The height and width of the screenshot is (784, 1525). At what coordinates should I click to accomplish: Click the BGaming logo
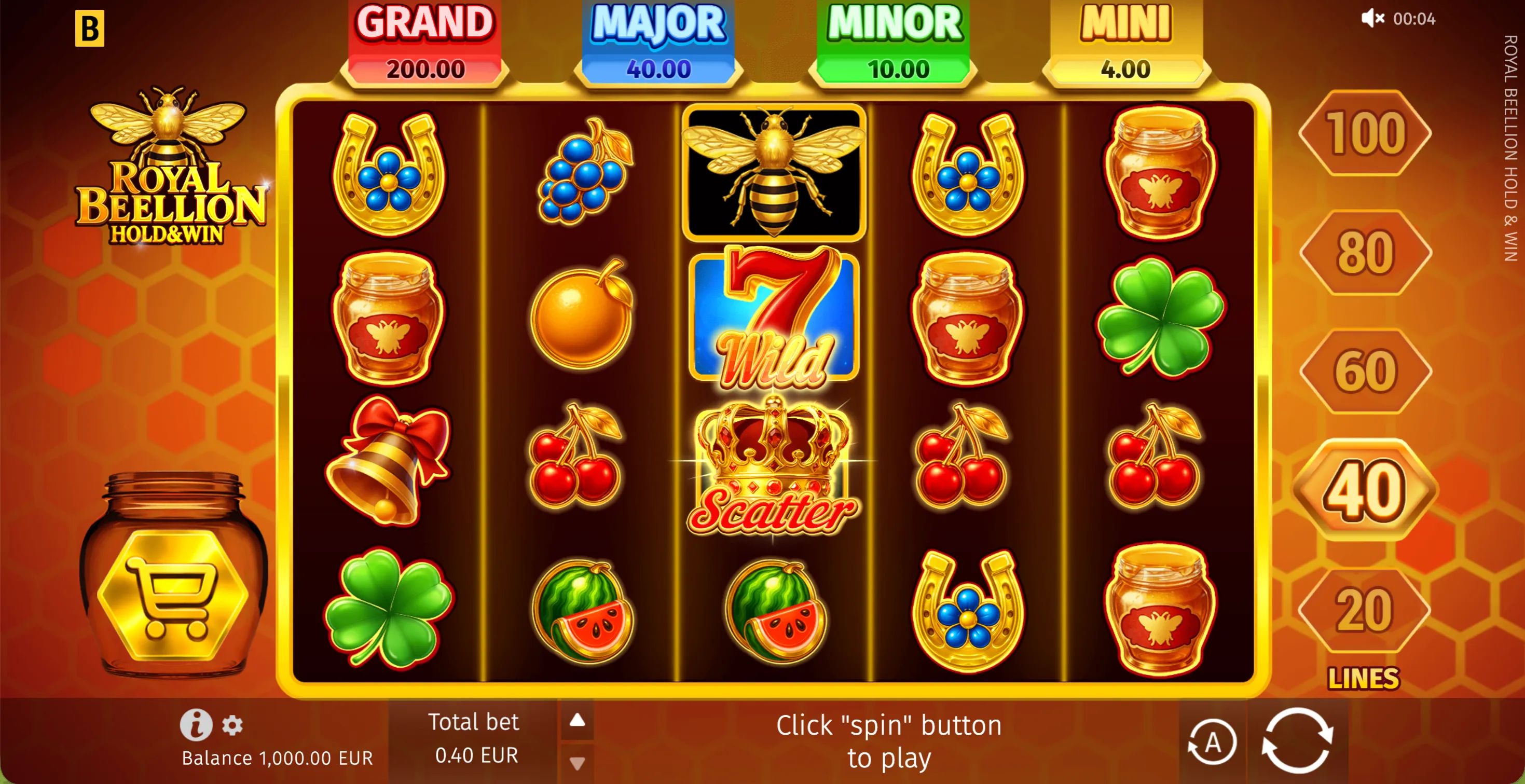pos(89,29)
